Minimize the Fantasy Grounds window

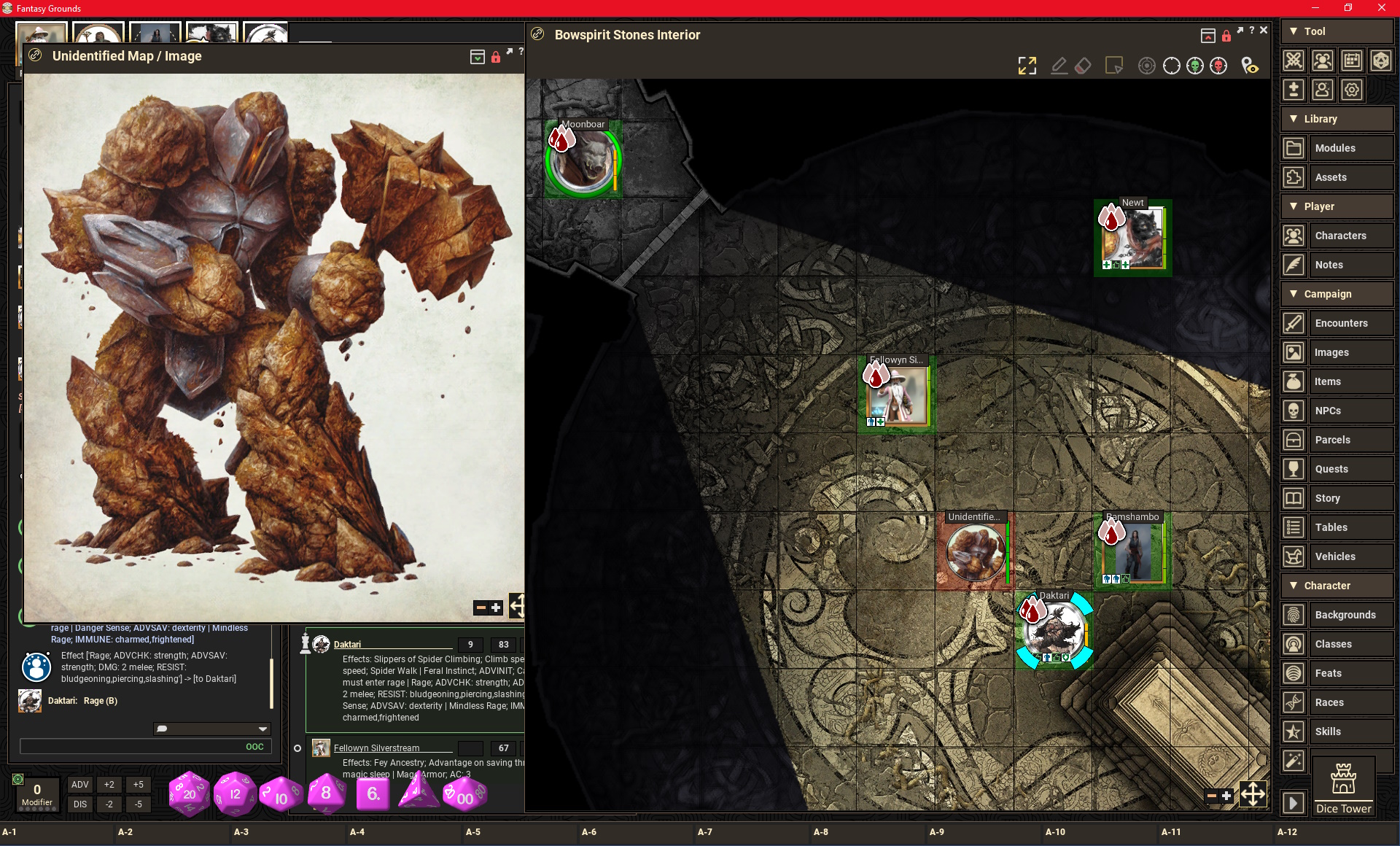coord(1315,8)
